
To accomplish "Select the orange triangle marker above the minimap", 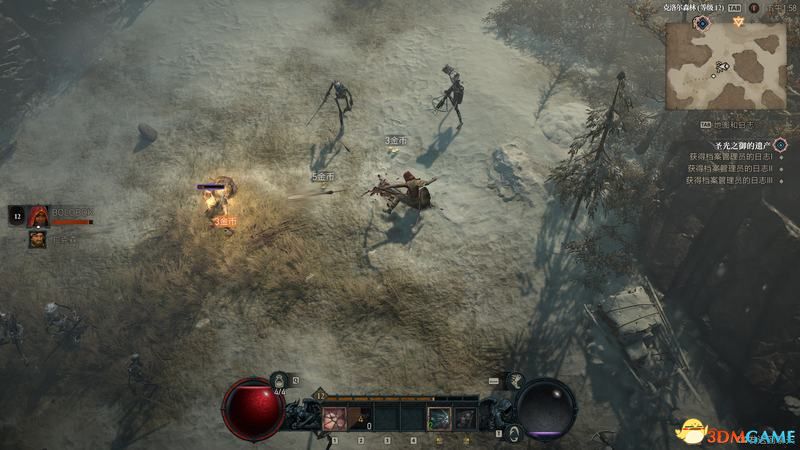I will pos(738,19).
